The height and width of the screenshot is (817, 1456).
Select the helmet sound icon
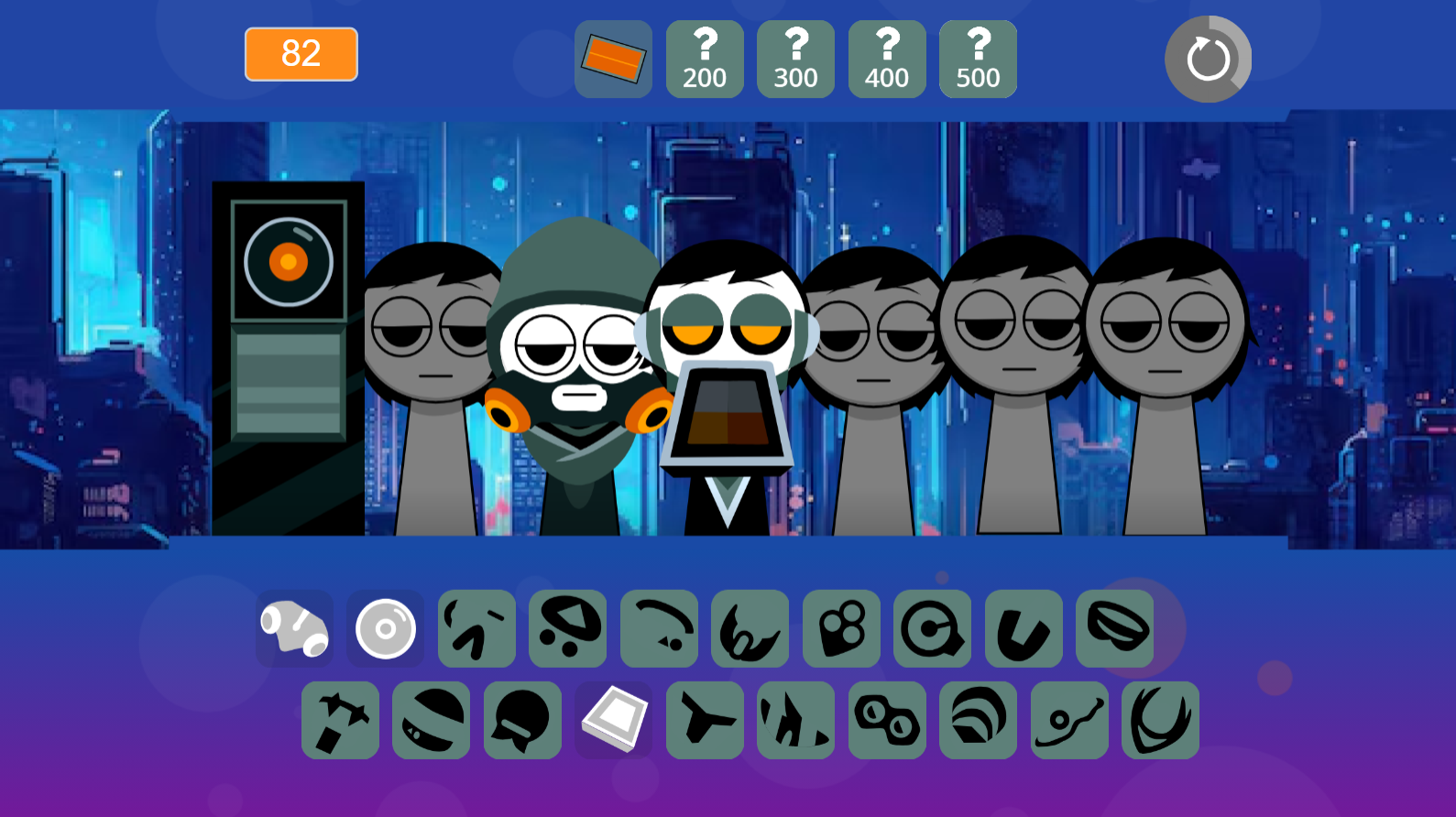pos(521,720)
